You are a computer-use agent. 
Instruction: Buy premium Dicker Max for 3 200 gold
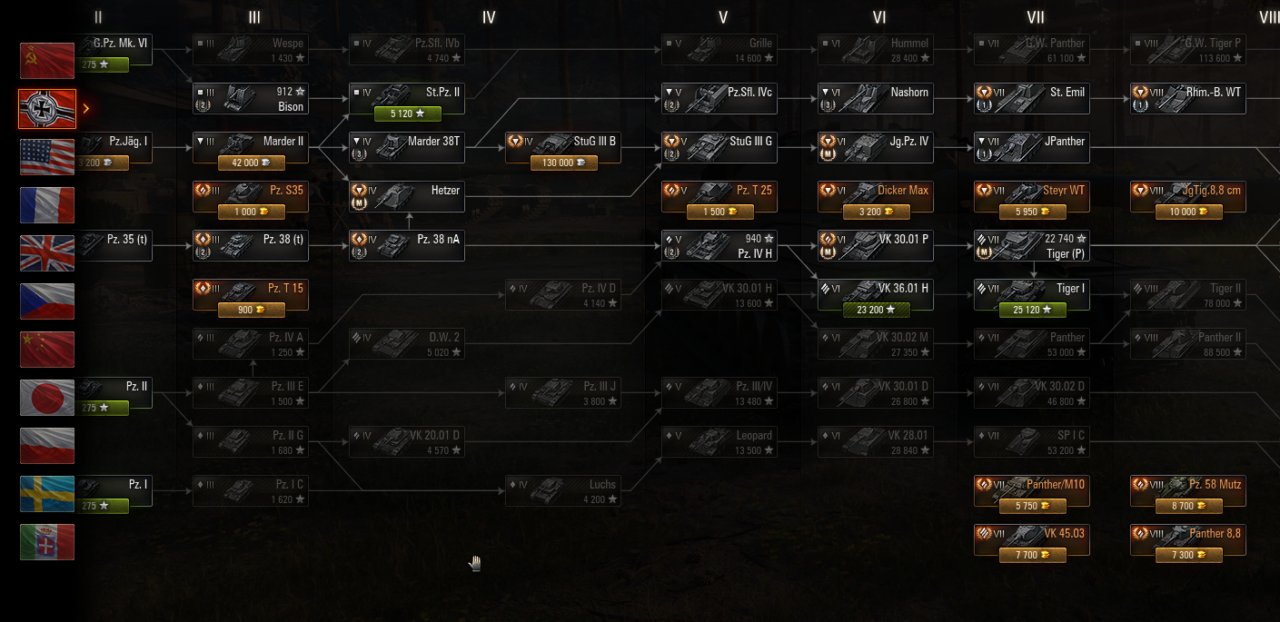(875, 212)
